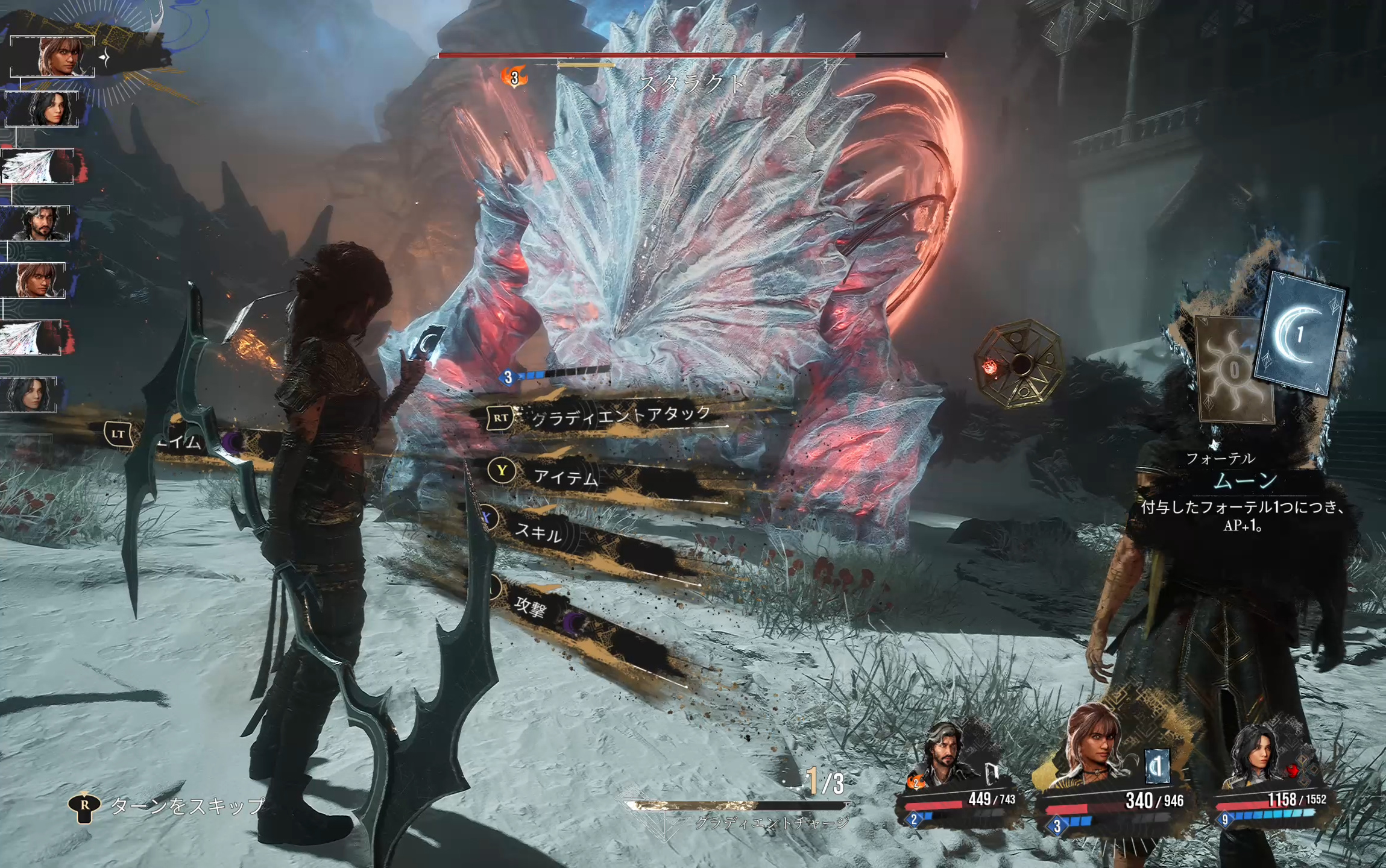The image size is (1386, 868).
Task: Select the 攻撃 command
Action: coord(531,606)
